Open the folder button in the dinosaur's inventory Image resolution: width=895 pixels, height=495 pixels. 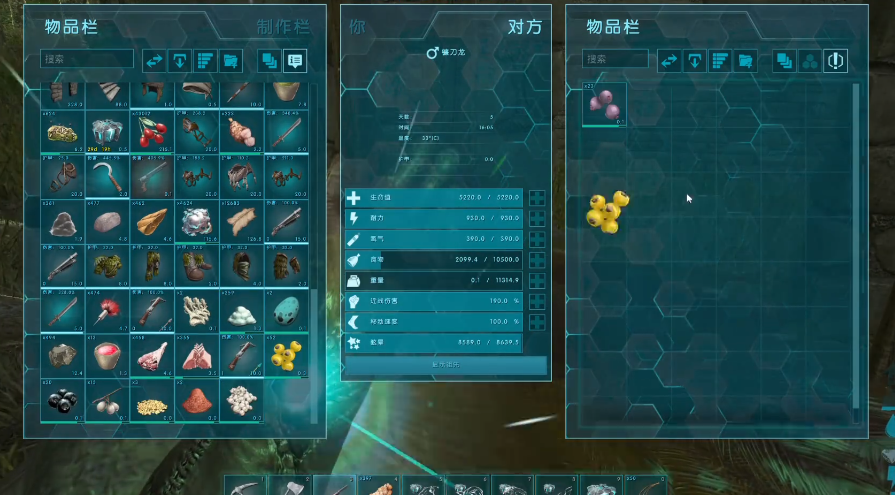click(x=745, y=61)
